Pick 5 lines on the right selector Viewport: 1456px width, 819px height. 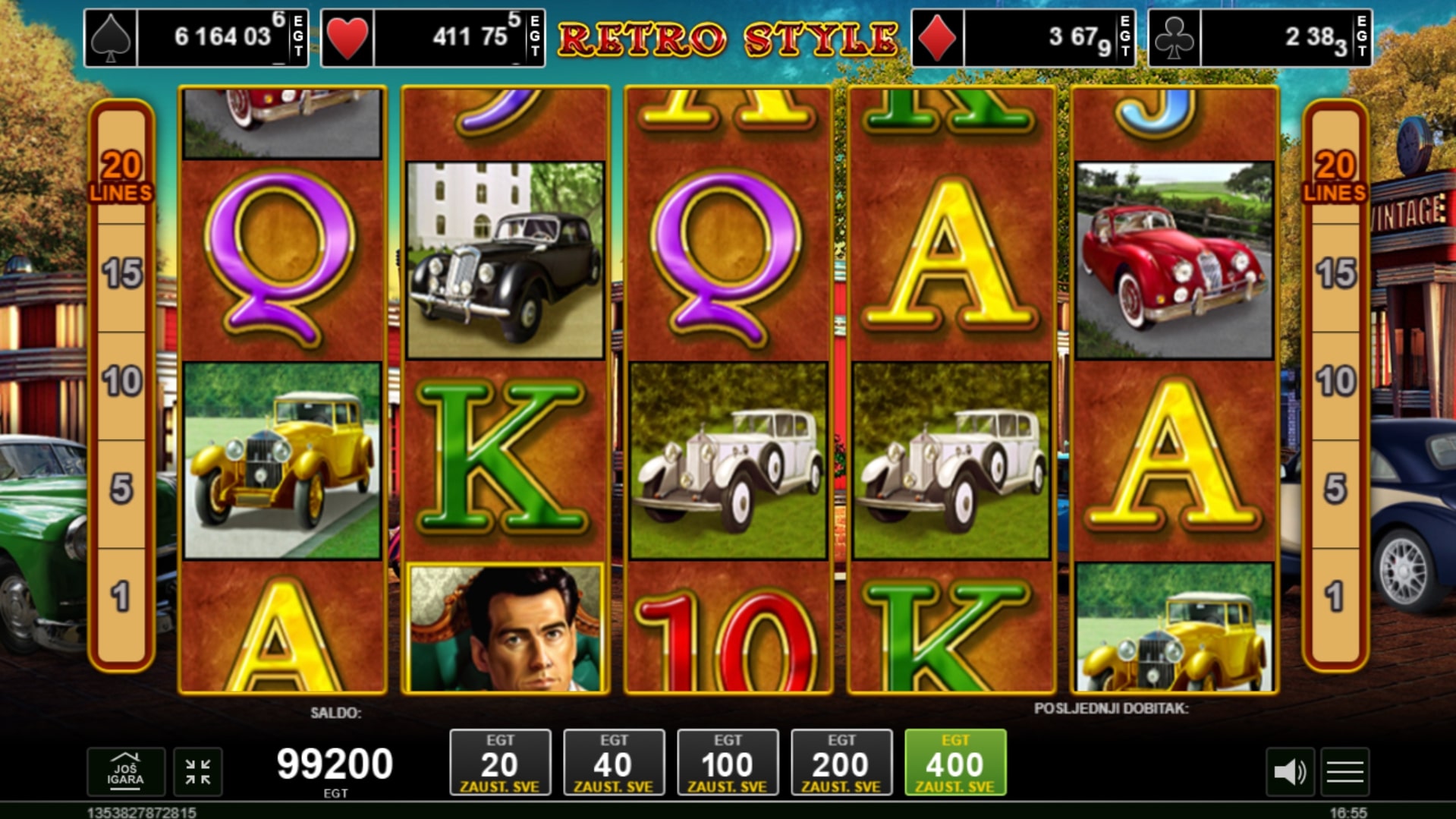tap(1335, 490)
